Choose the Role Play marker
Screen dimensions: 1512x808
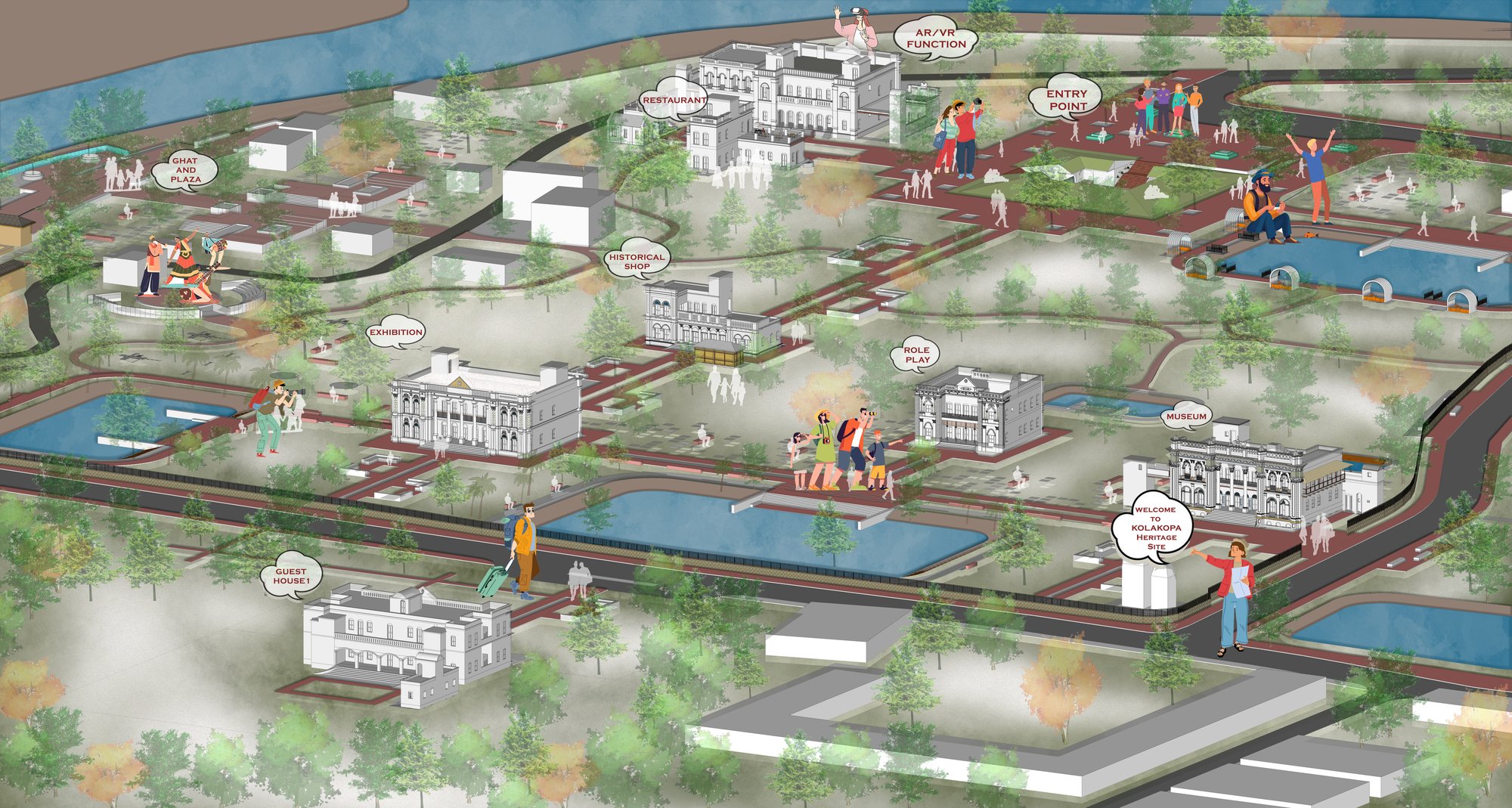tap(916, 354)
